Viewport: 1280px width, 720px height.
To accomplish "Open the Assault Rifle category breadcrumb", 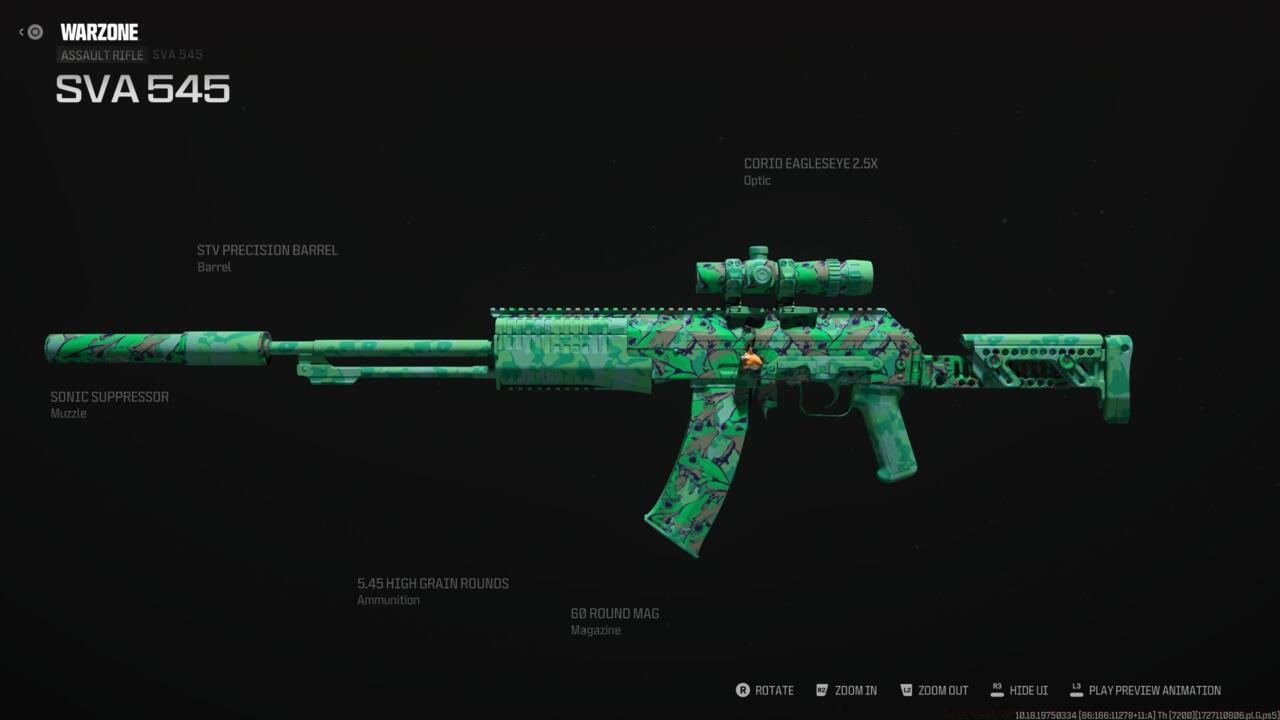I will (102, 55).
